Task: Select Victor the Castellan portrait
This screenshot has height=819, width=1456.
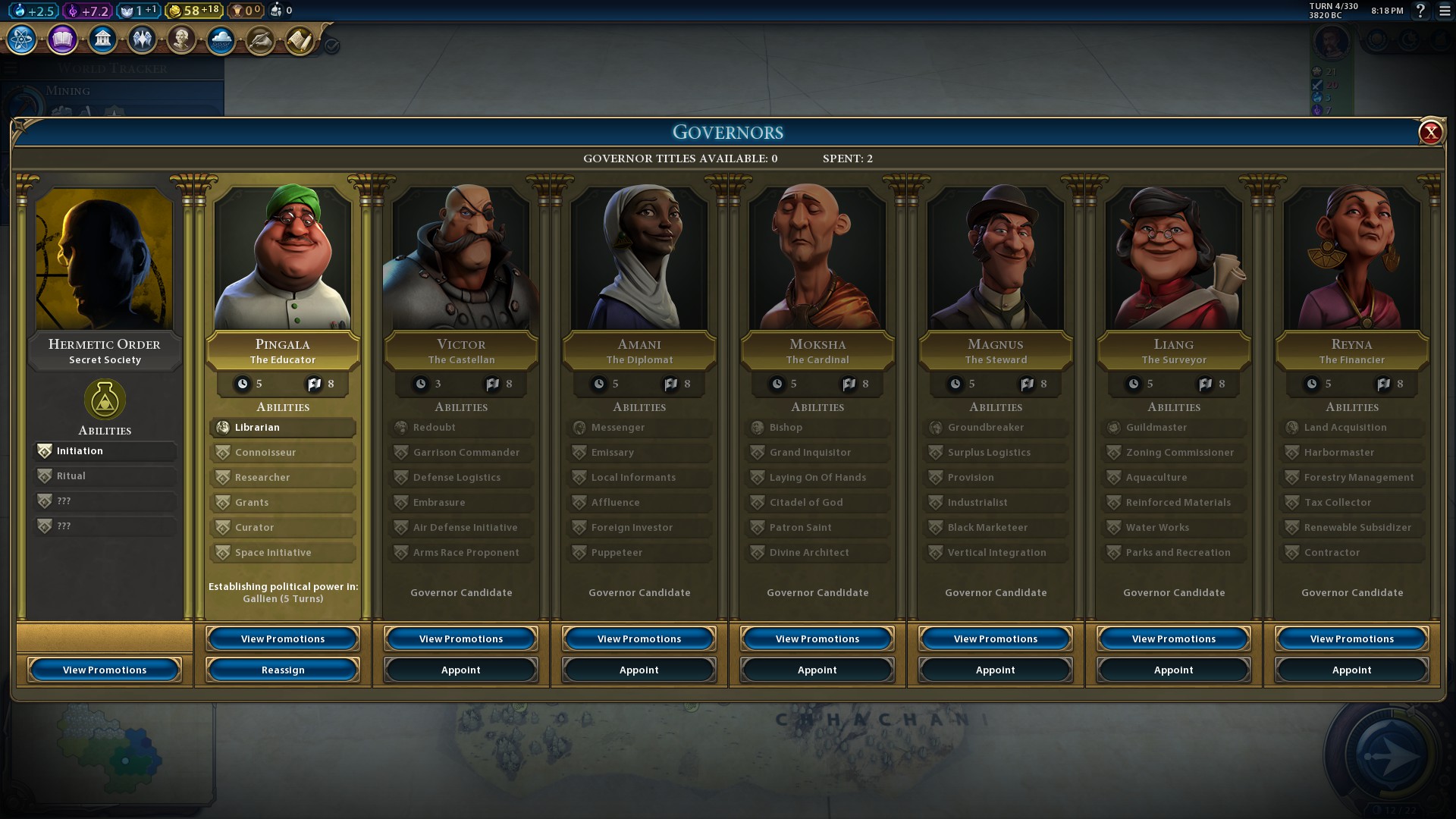Action: pos(461,258)
